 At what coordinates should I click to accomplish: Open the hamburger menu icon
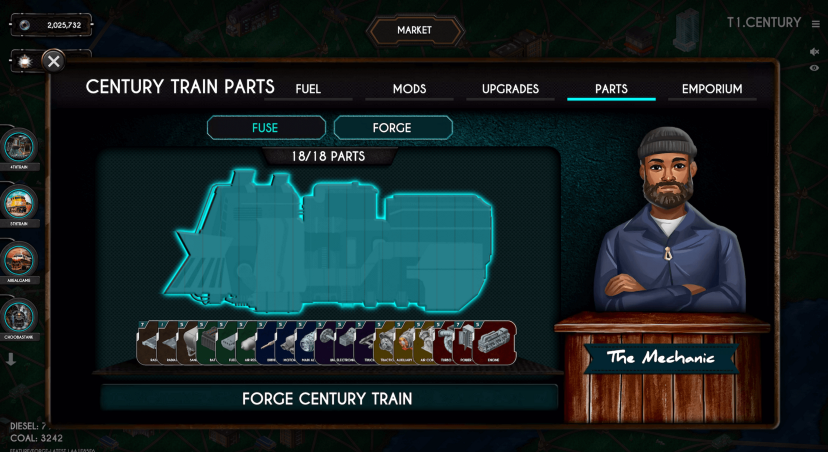pyautogui.click(x=814, y=23)
